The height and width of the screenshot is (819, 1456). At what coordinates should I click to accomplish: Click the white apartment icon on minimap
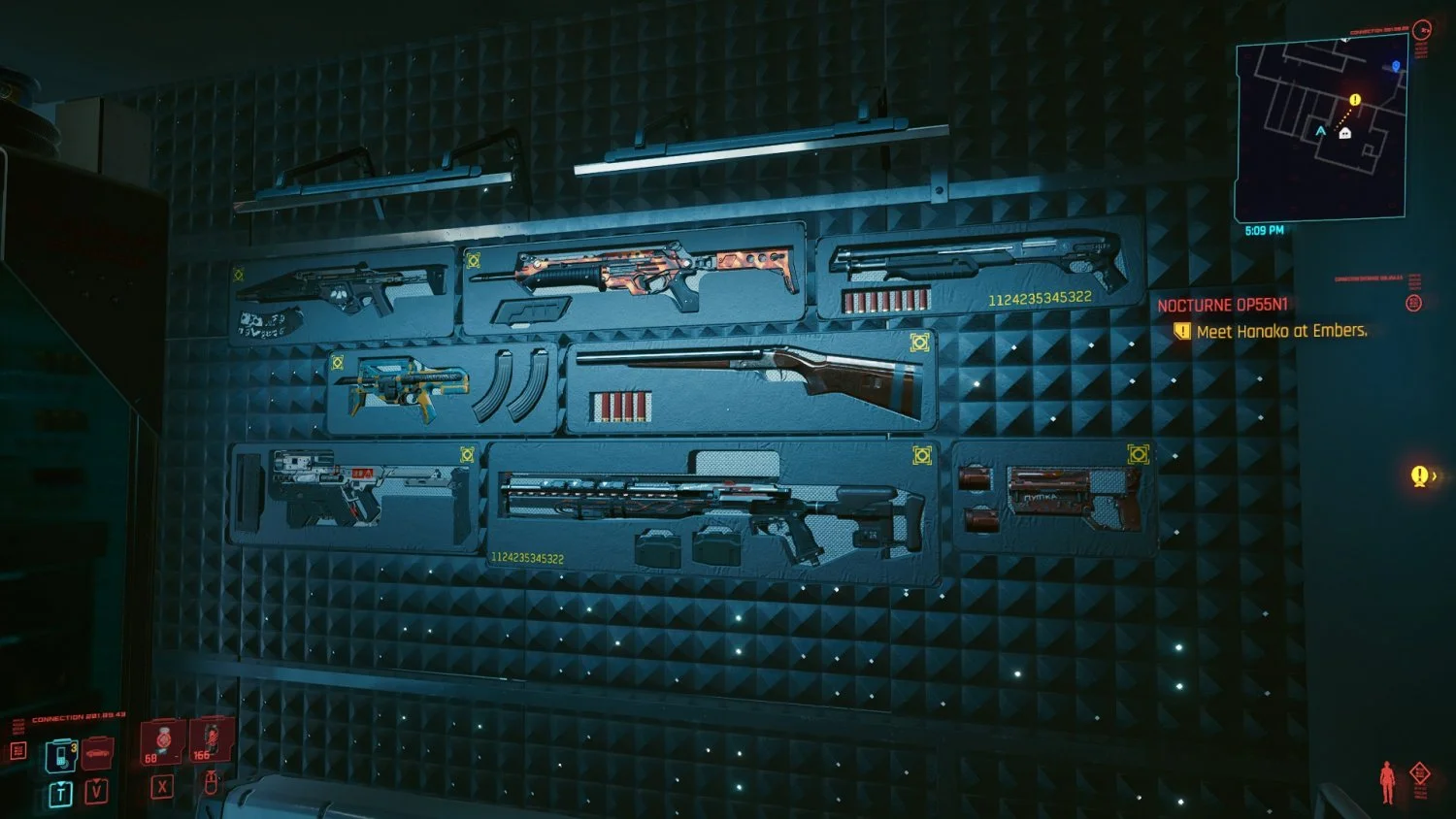[x=1344, y=133]
